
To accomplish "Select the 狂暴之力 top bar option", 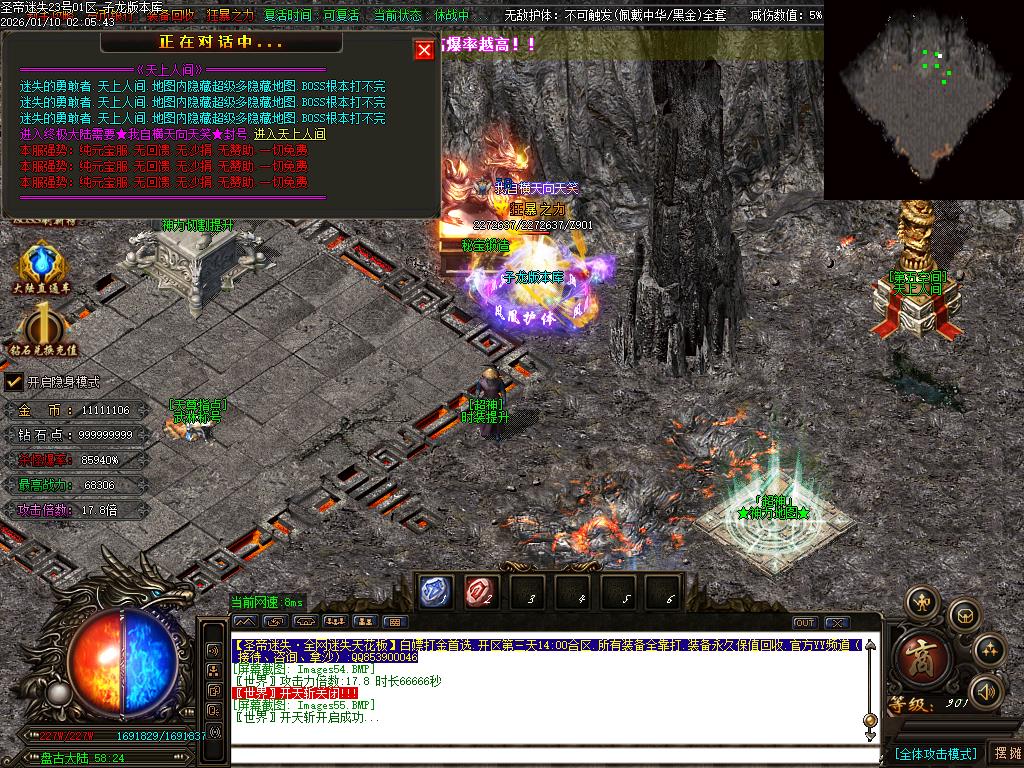I will coord(230,16).
